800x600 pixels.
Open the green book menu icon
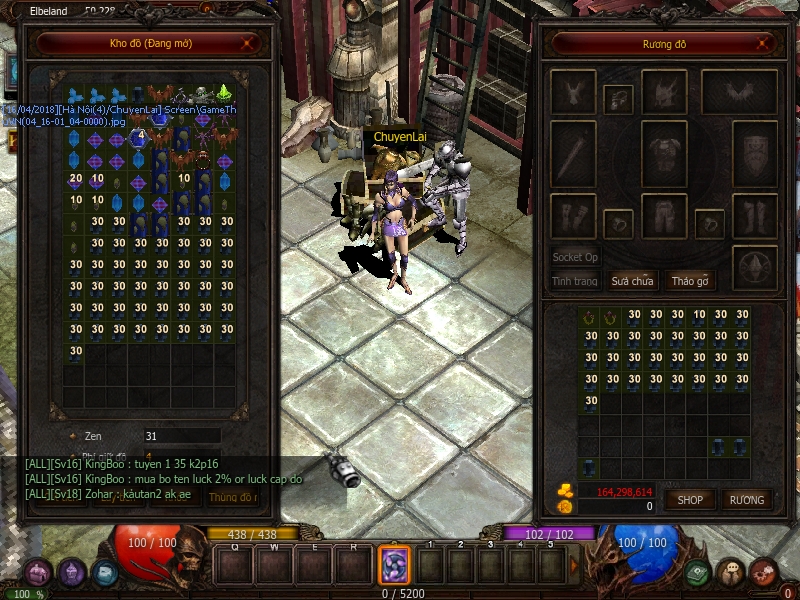(x=698, y=573)
